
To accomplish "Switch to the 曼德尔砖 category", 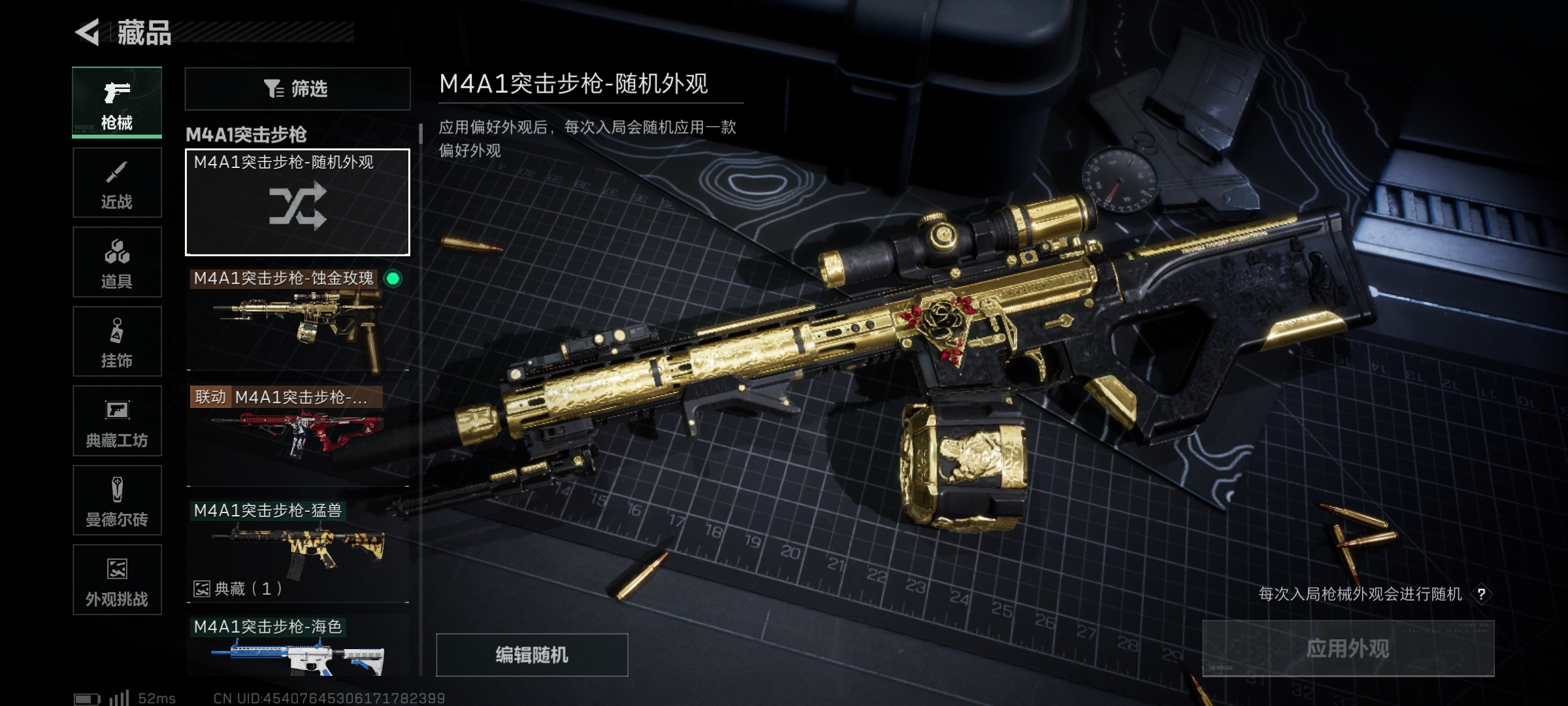I will [117, 500].
